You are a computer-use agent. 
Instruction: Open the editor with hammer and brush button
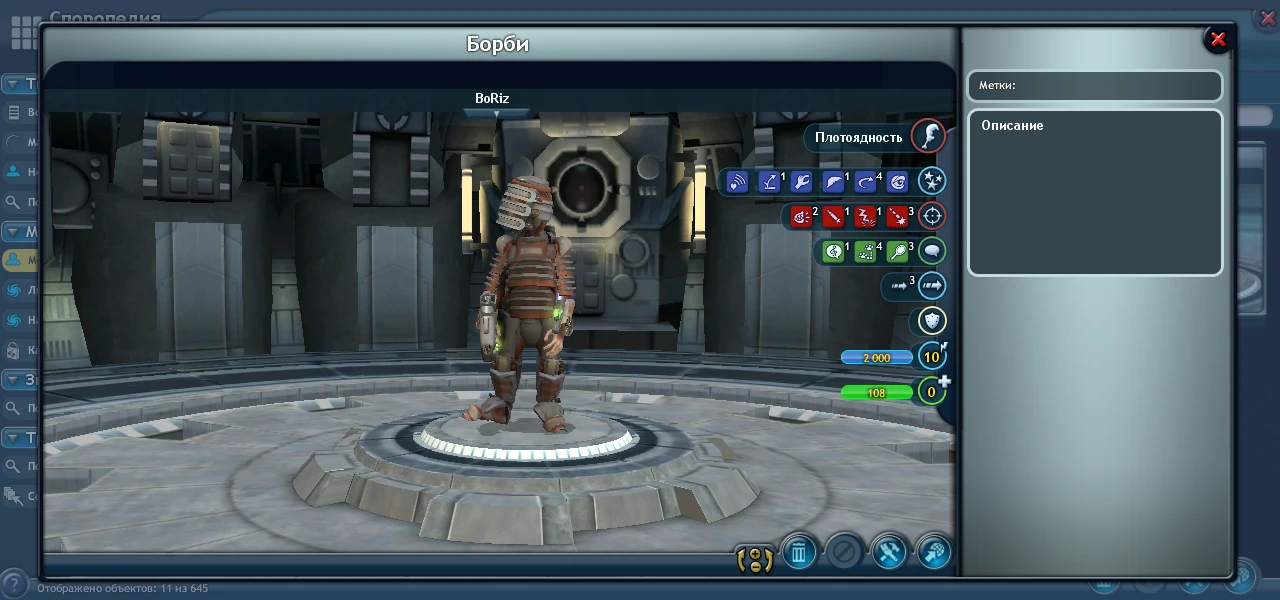888,551
